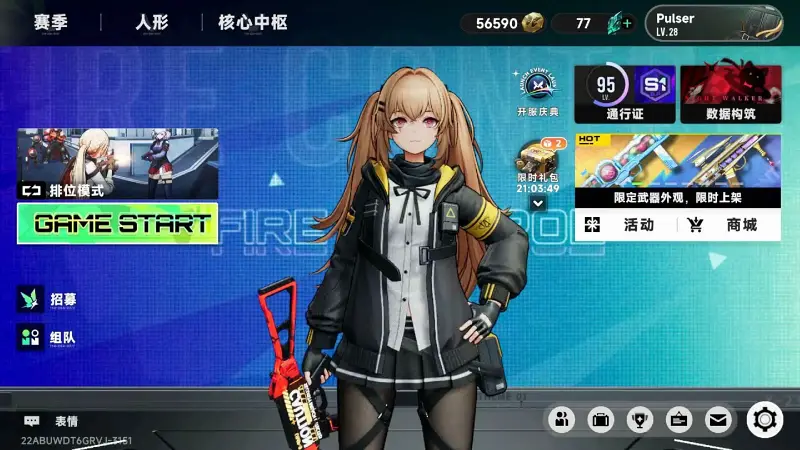Open settings with the gear icon
The width and height of the screenshot is (800, 450).
[x=765, y=420]
